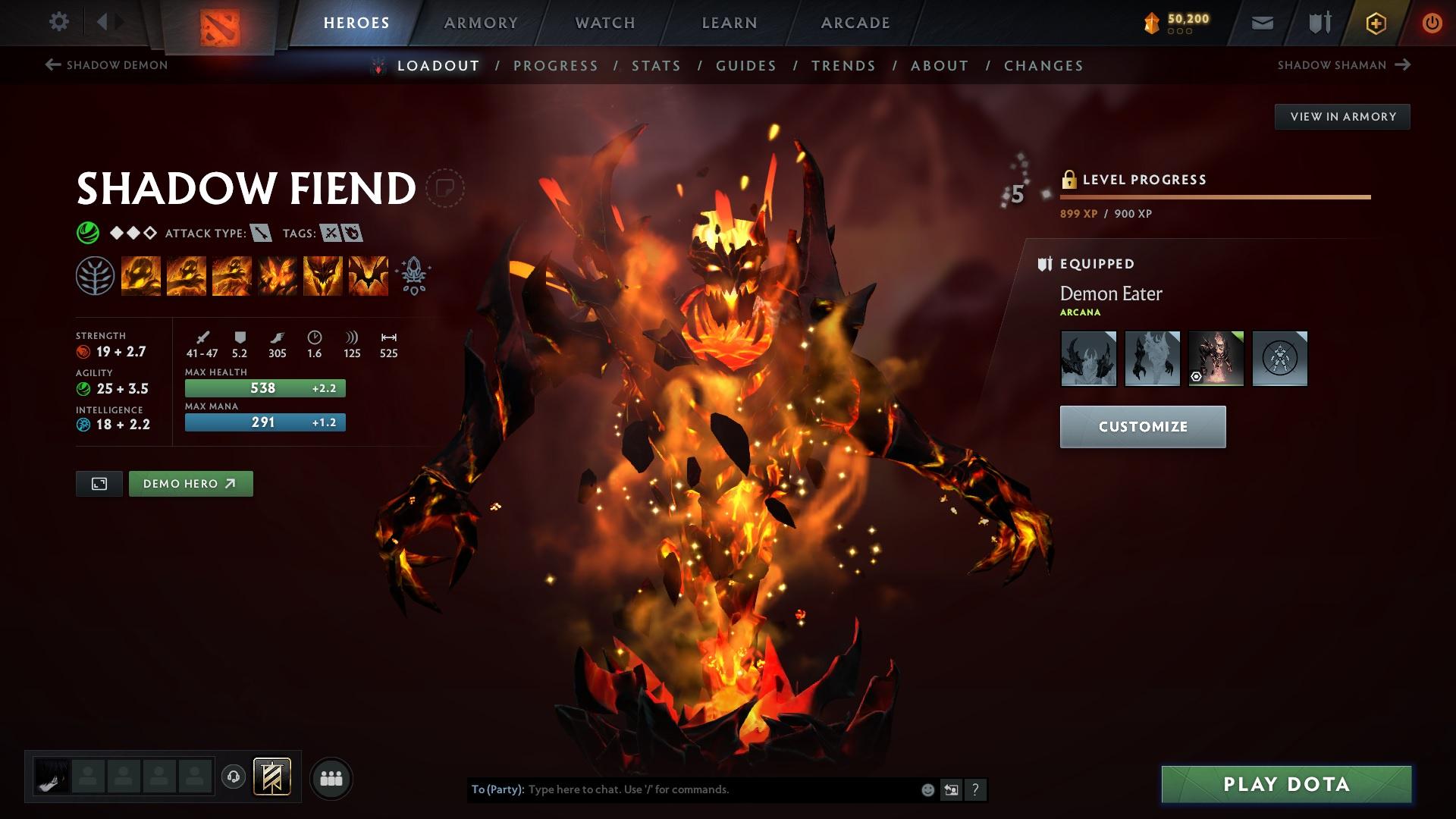
Task: Open the settings gear
Action: pos(58,22)
